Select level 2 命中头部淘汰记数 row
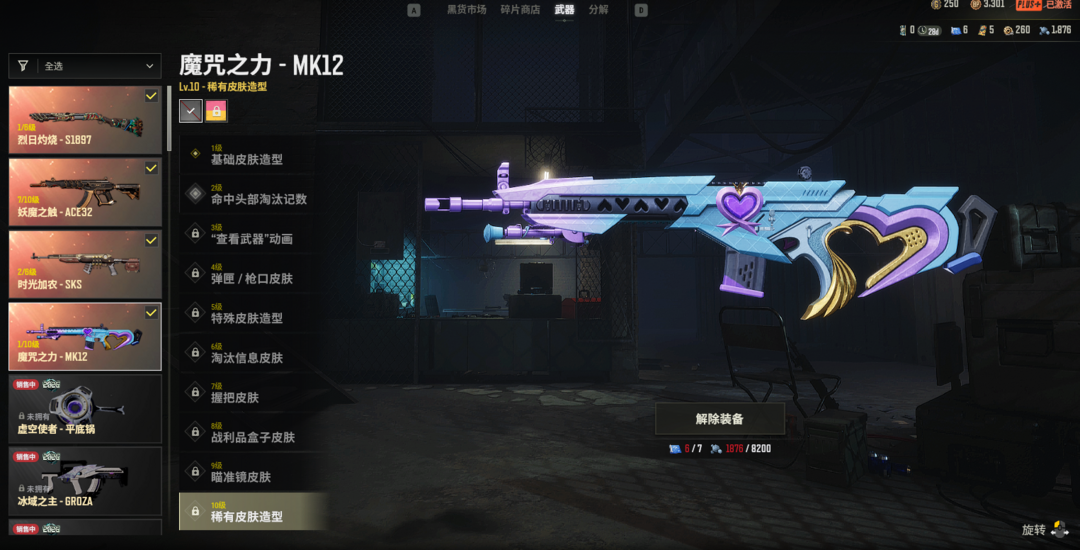Viewport: 1080px width, 550px height. (x=253, y=194)
